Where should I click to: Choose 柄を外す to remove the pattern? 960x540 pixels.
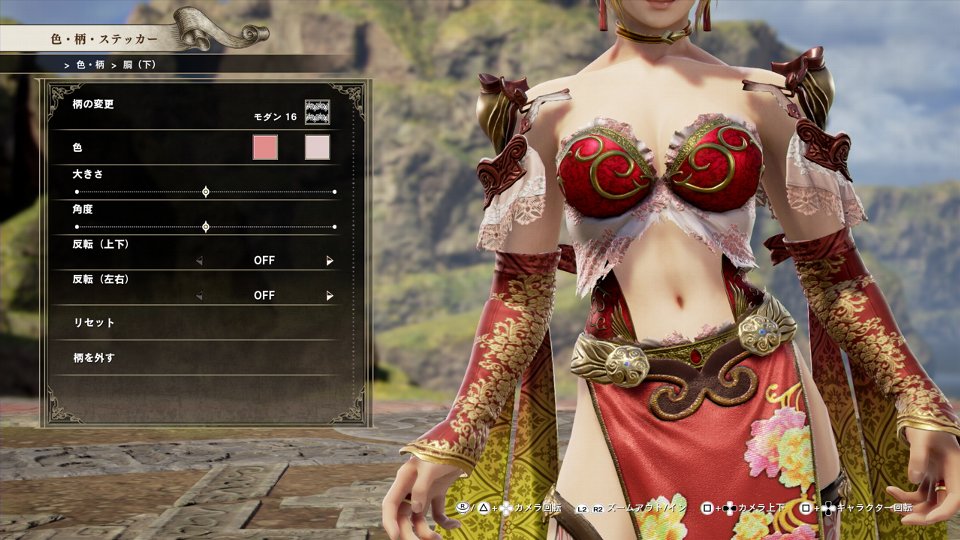(95, 357)
